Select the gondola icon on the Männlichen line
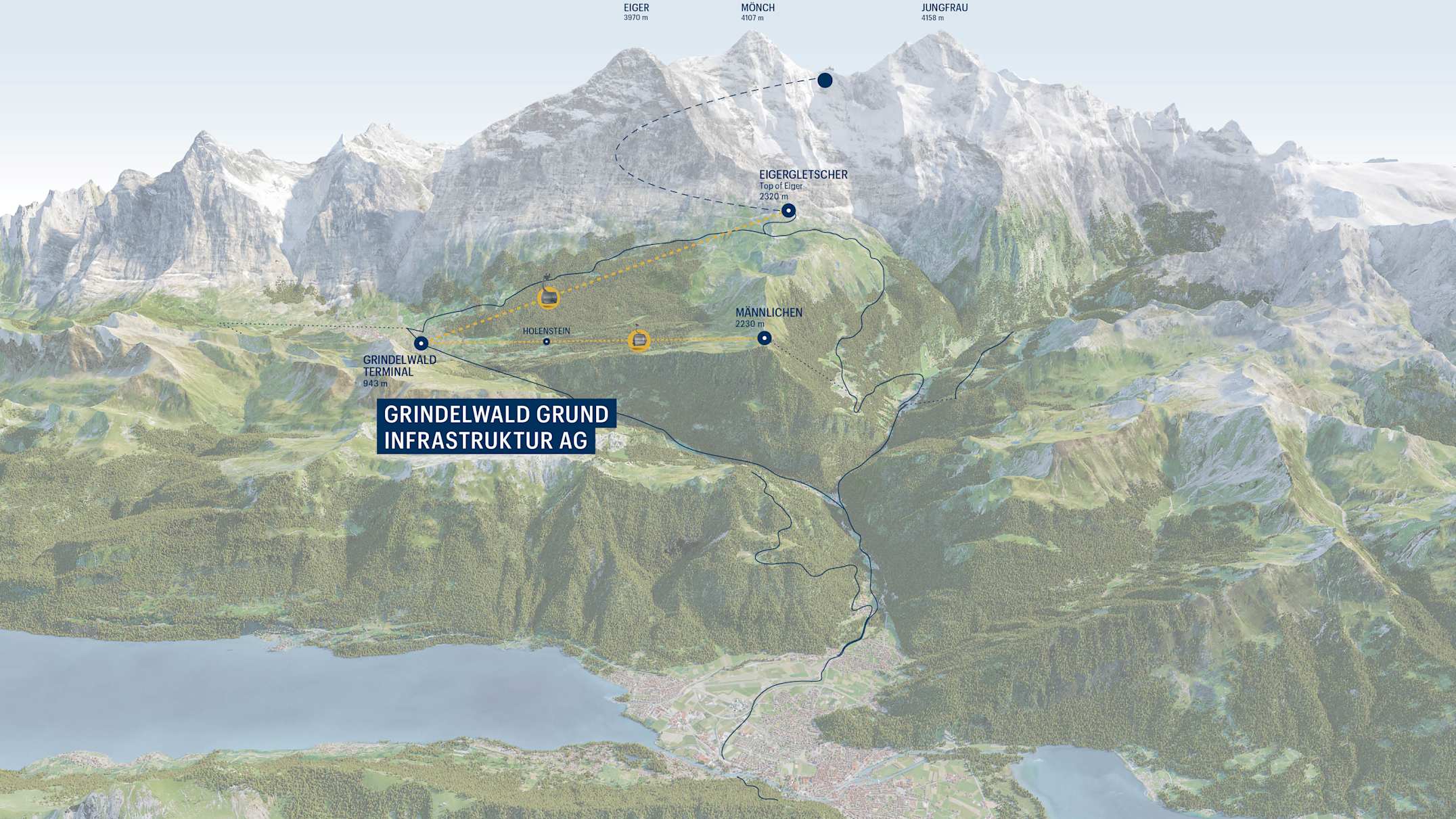Image resolution: width=1456 pixels, height=819 pixels. [639, 340]
